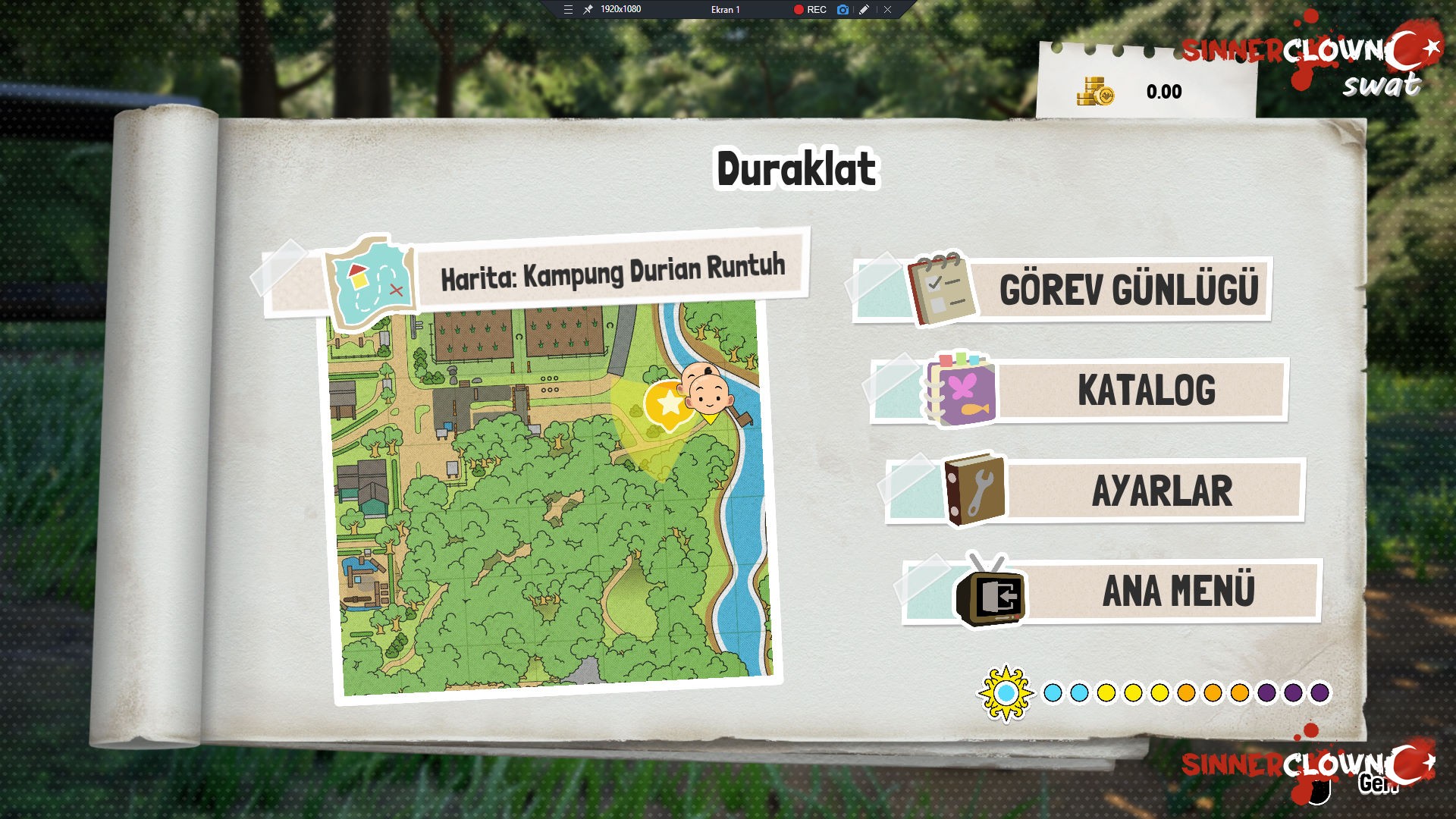The image size is (1456, 819).
Task: Select the Harita map title banner
Action: point(611,273)
